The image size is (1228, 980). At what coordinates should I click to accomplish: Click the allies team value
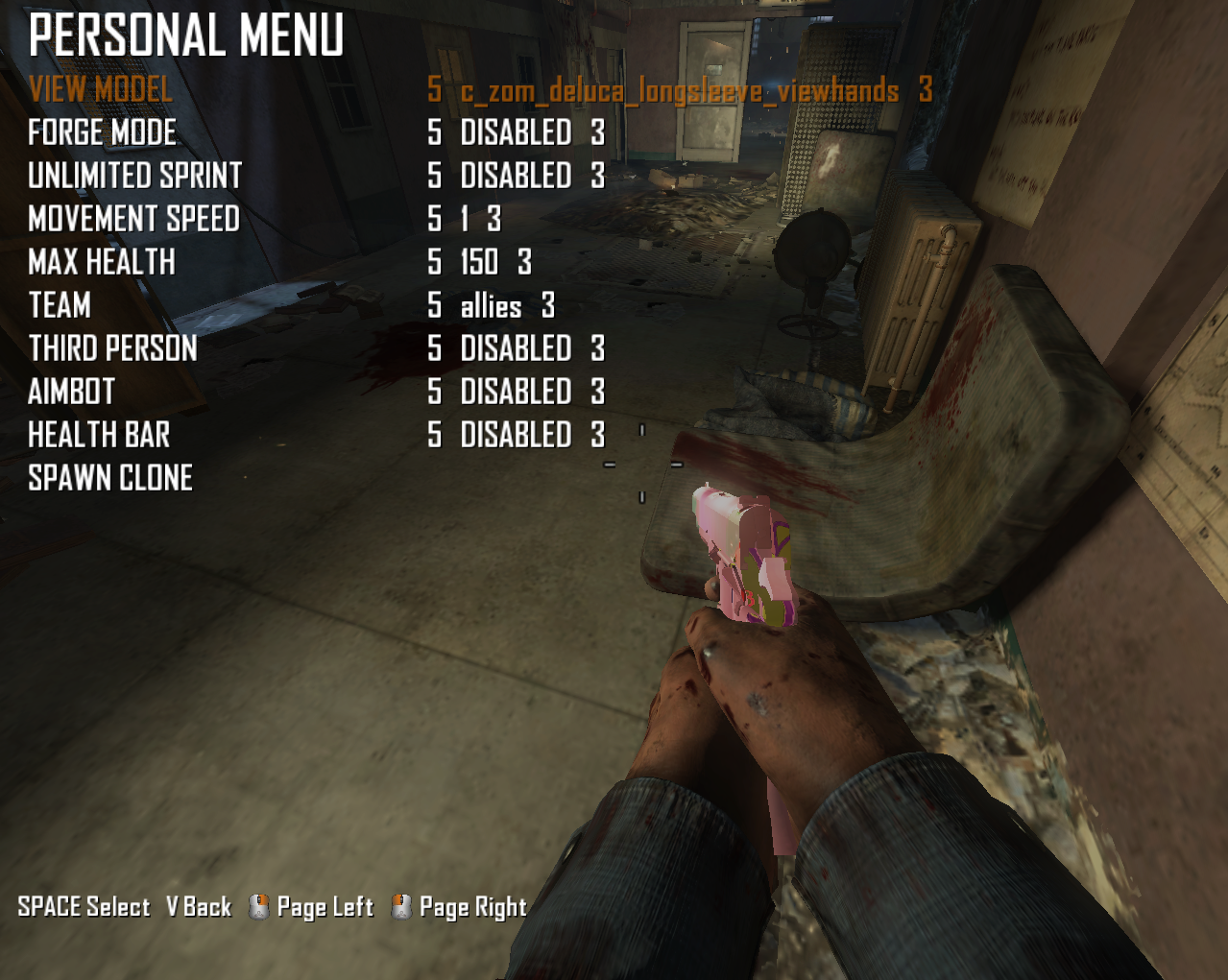491,307
